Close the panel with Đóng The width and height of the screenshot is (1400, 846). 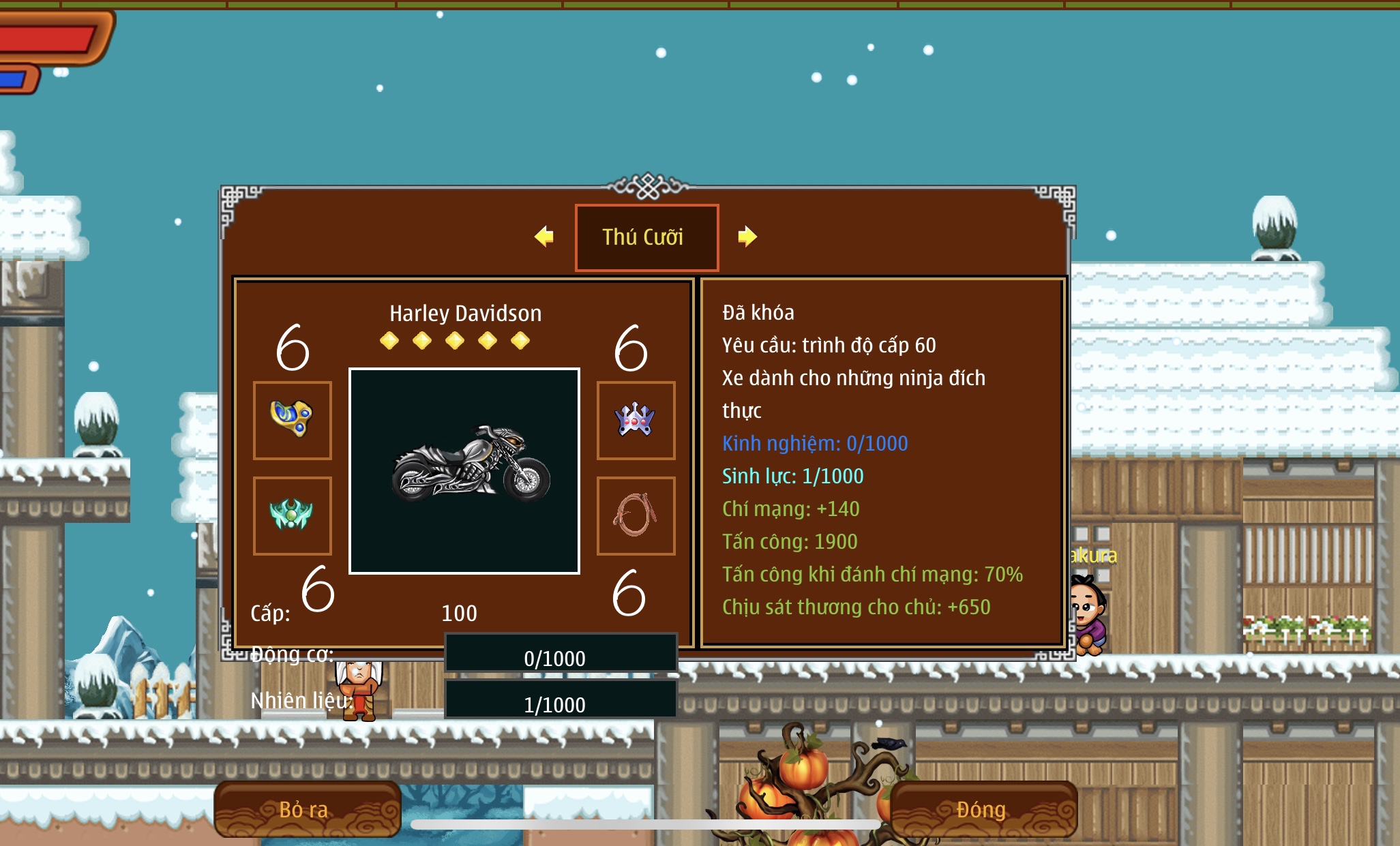point(983,809)
